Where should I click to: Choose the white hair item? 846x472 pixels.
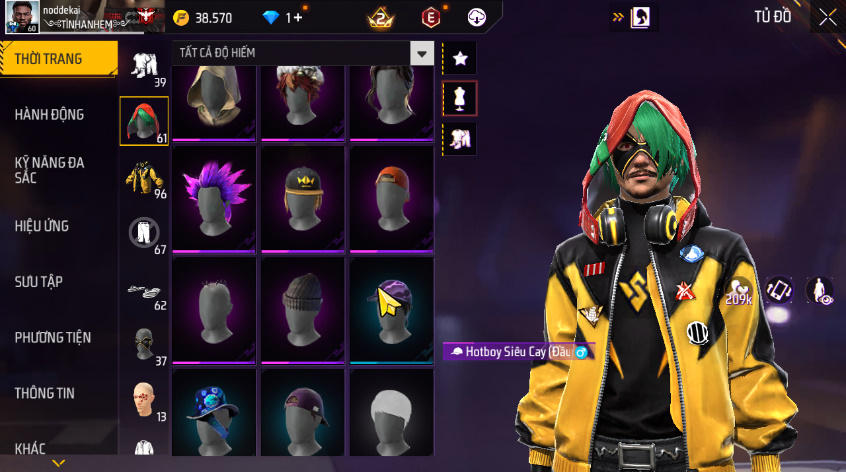[391, 412]
